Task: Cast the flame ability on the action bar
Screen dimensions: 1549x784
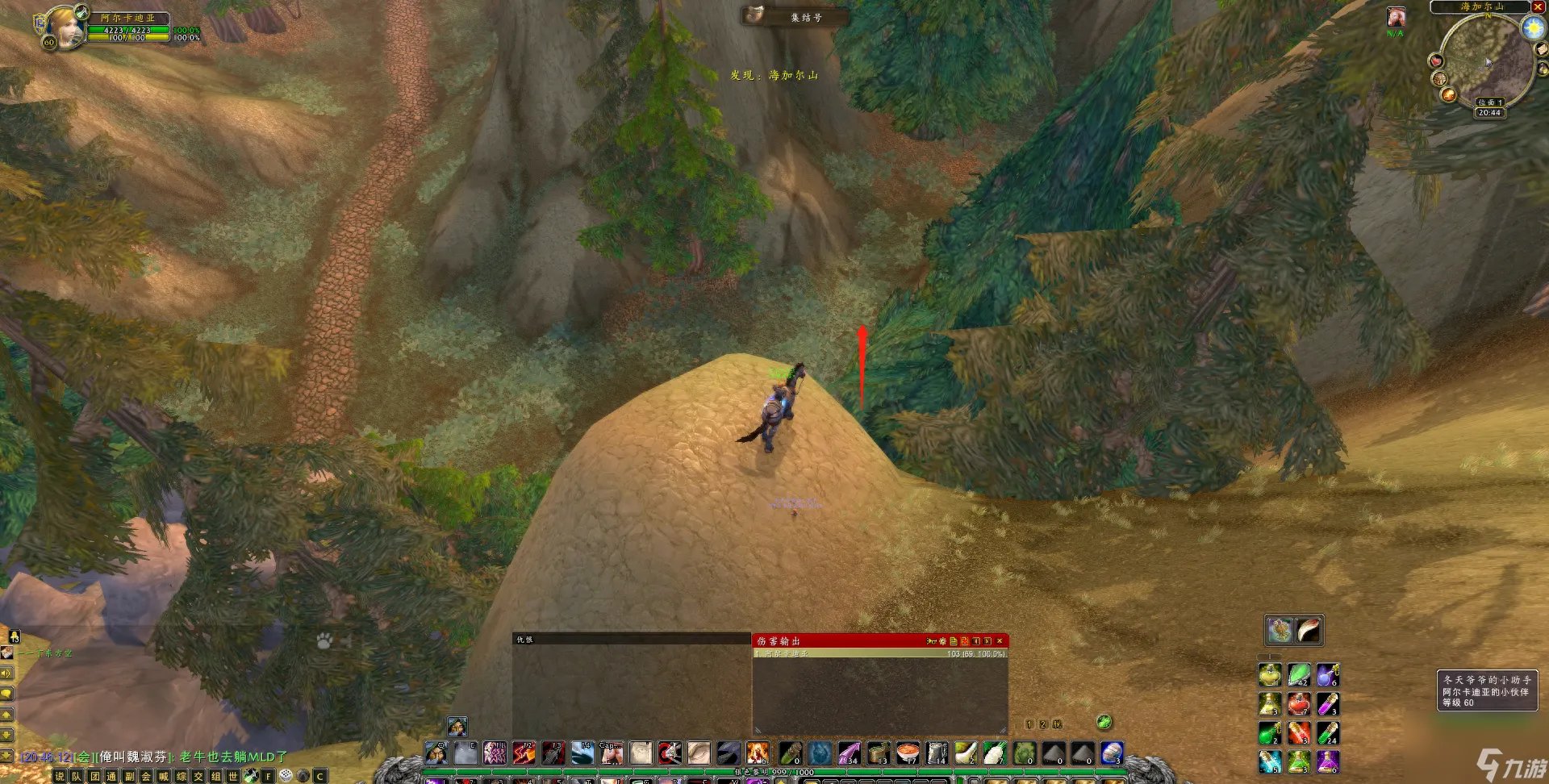Action: click(x=757, y=753)
